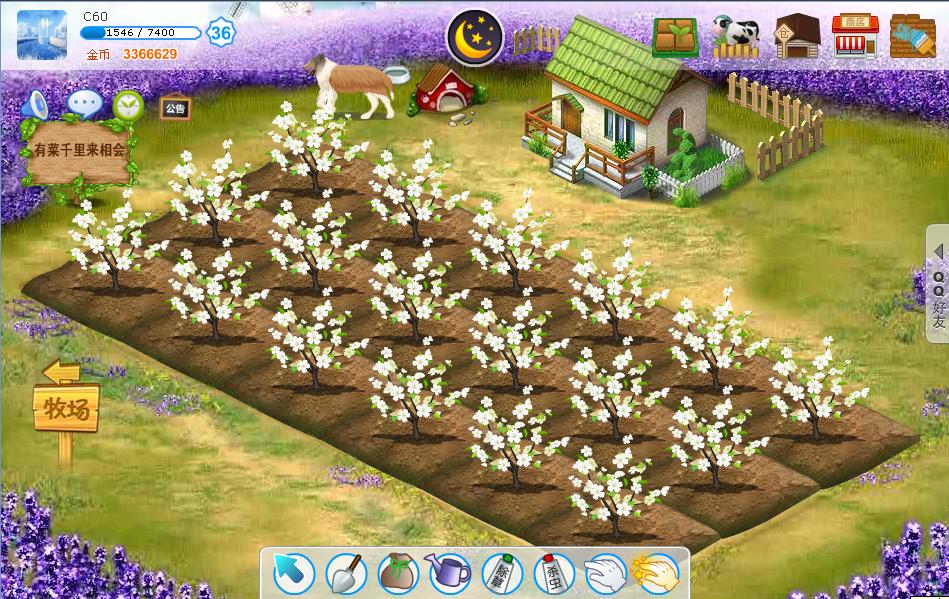Go to the cow ranch icon
Viewport: 949px width, 599px height.
click(x=736, y=37)
